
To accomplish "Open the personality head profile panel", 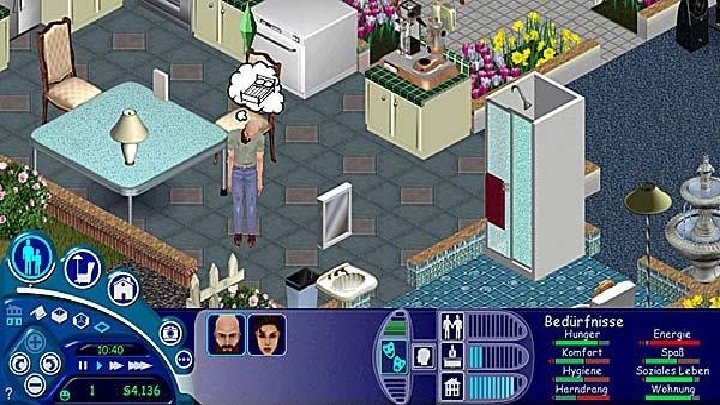I will point(422,355).
